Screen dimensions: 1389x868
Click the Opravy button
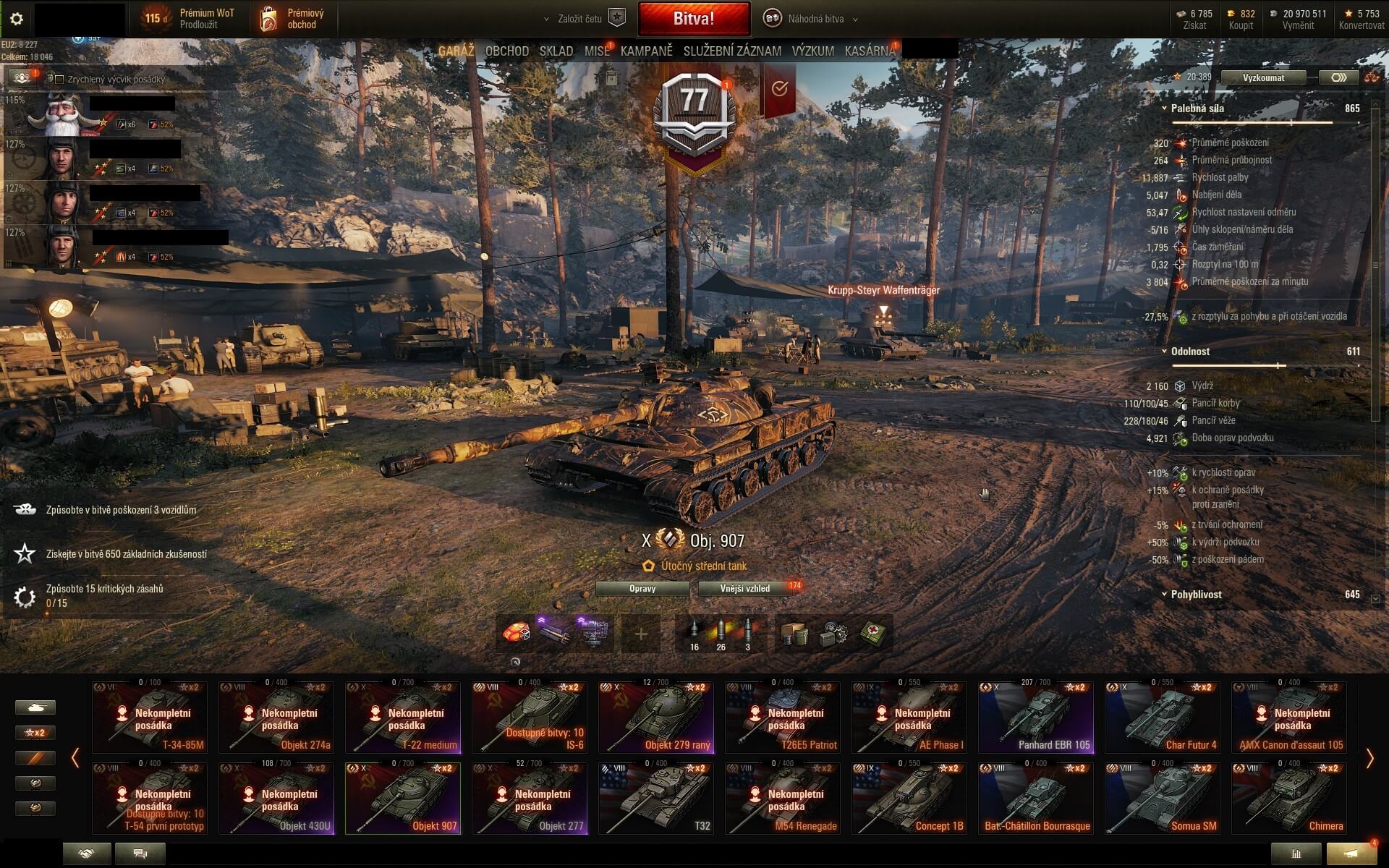tap(642, 589)
